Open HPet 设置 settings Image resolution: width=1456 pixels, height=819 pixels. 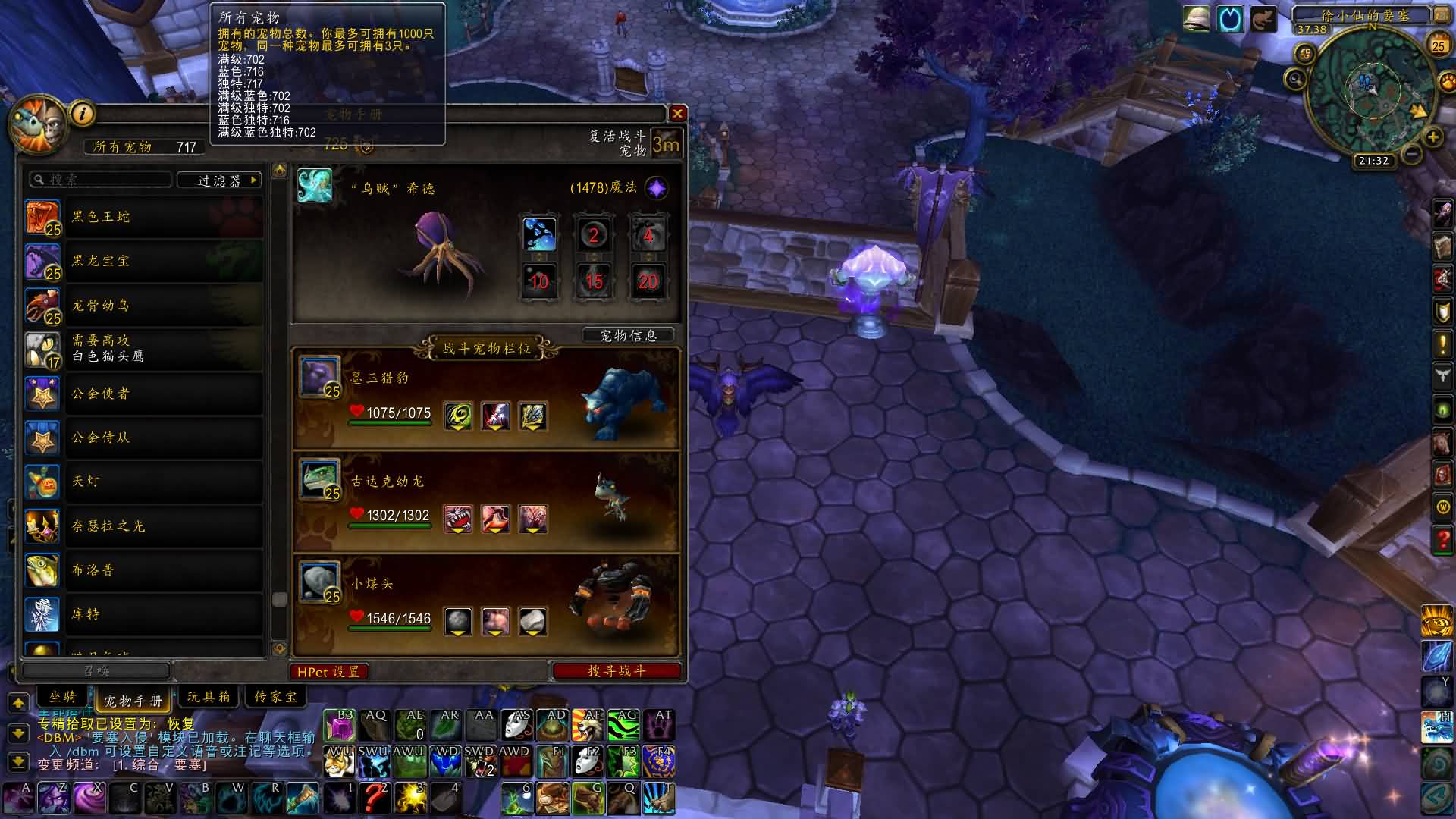[328, 672]
